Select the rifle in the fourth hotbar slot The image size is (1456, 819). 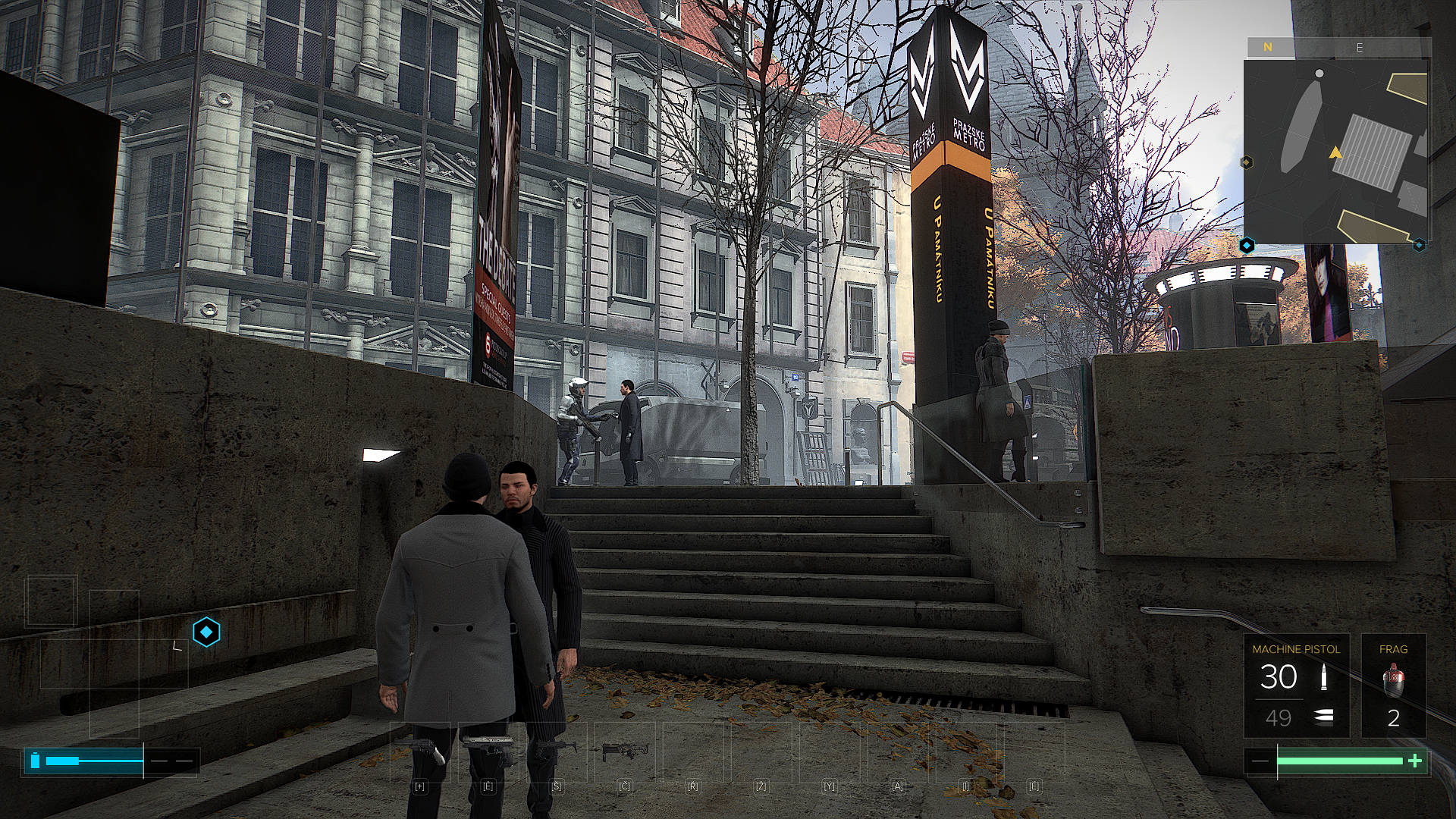pyautogui.click(x=624, y=751)
